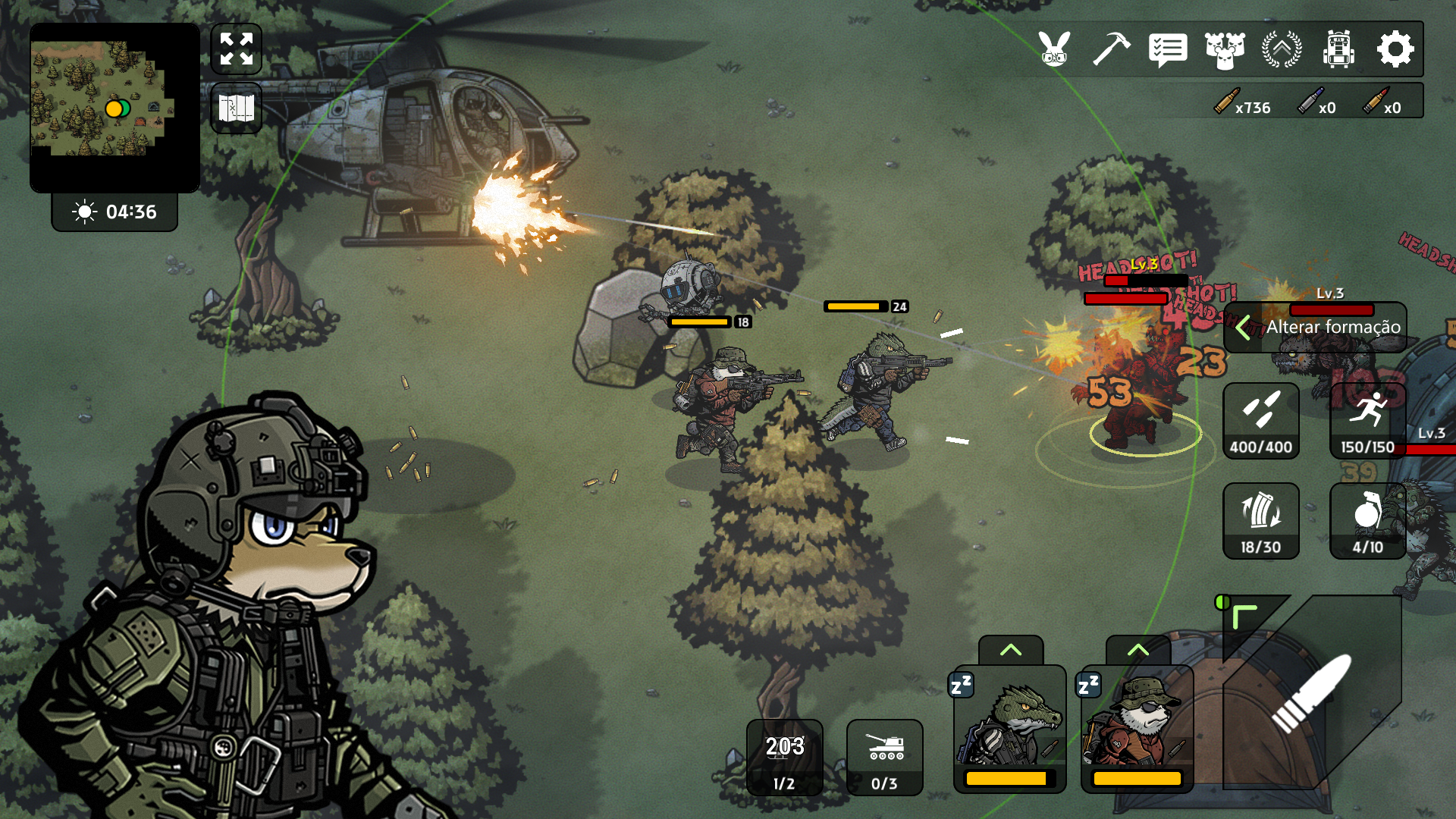The image size is (1456, 819).
Task: Select the grenade skill showing 4/10
Action: click(1368, 520)
